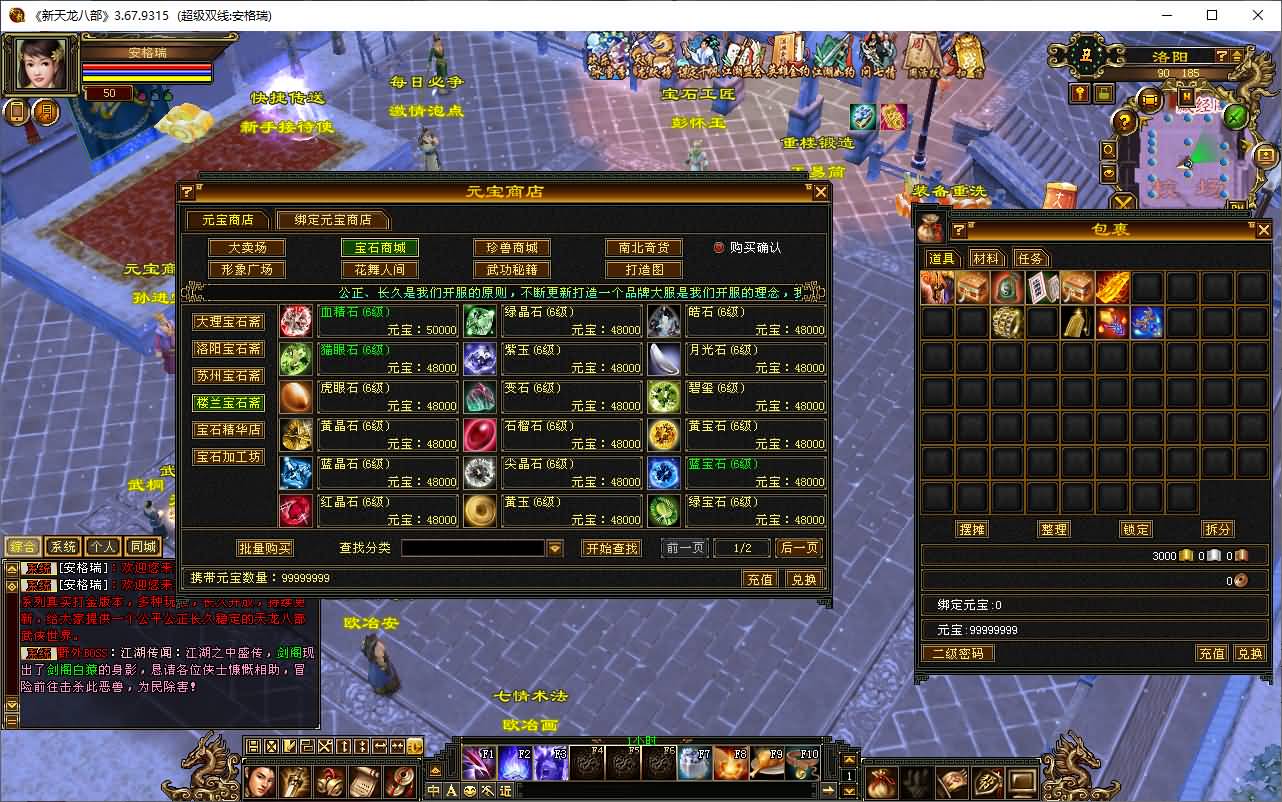This screenshot has width=1282, height=802.
Task: Toggle the 锁定 lock in the bag panel
Action: point(1135,529)
